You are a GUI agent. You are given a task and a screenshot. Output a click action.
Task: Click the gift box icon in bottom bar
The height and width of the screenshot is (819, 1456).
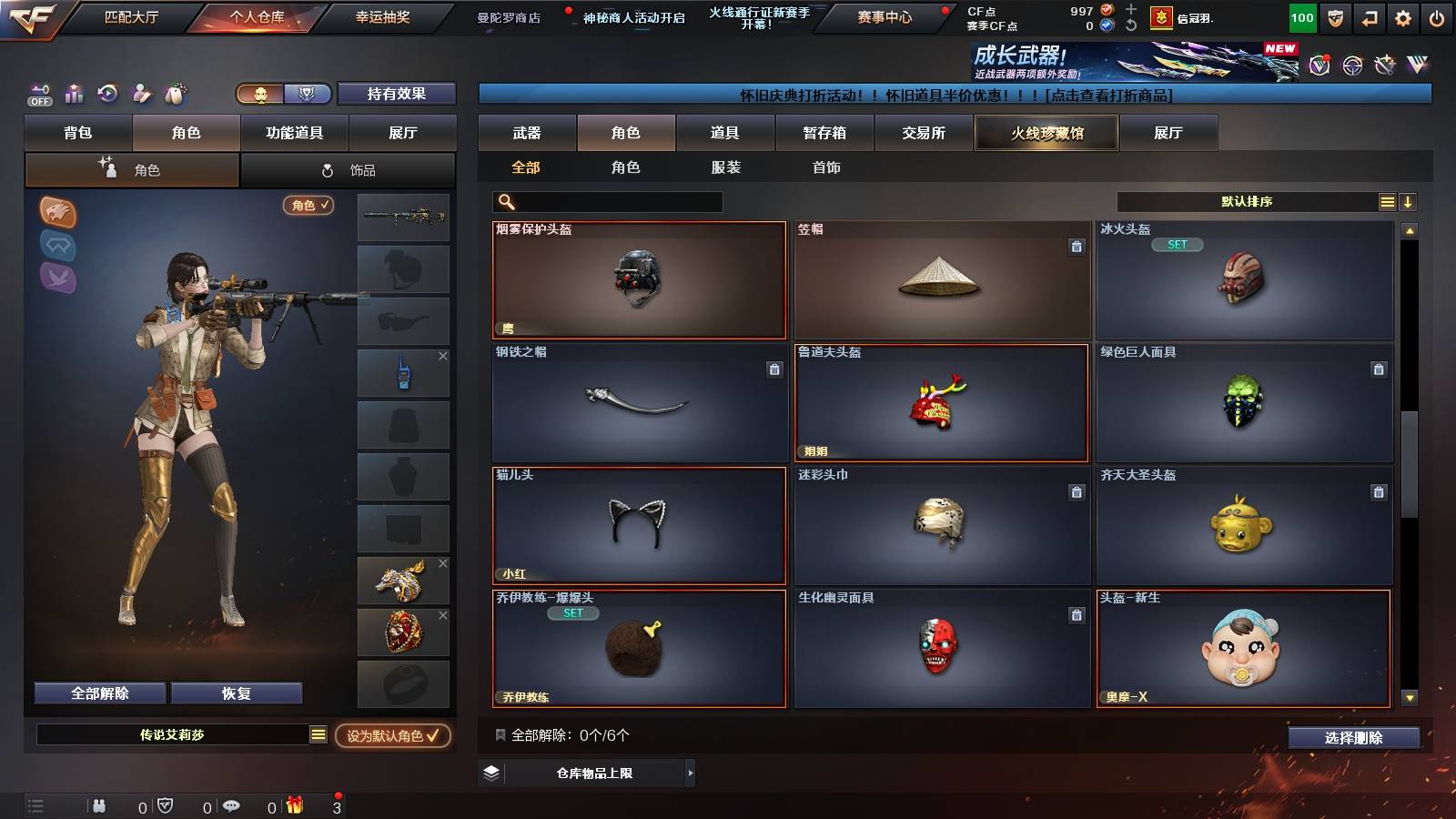click(293, 804)
